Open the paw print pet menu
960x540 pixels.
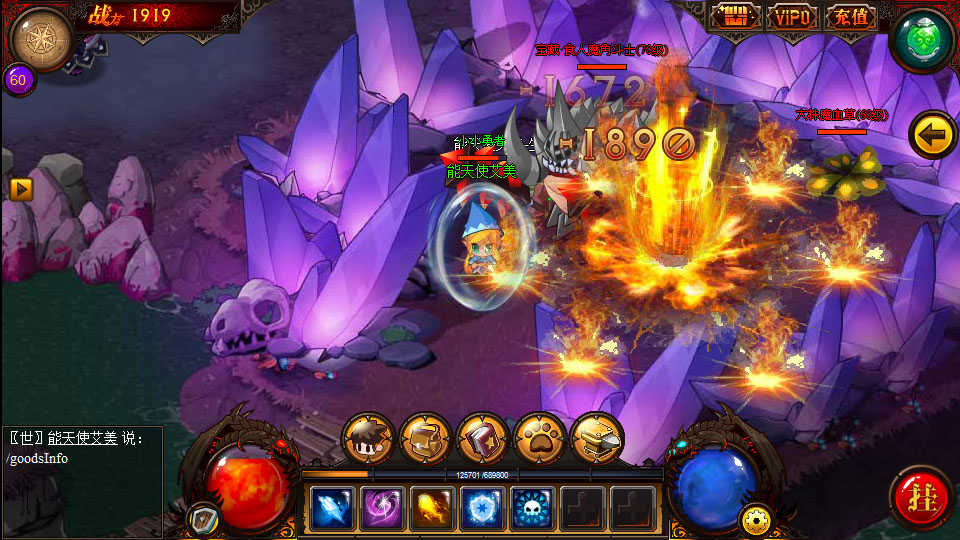tap(540, 438)
